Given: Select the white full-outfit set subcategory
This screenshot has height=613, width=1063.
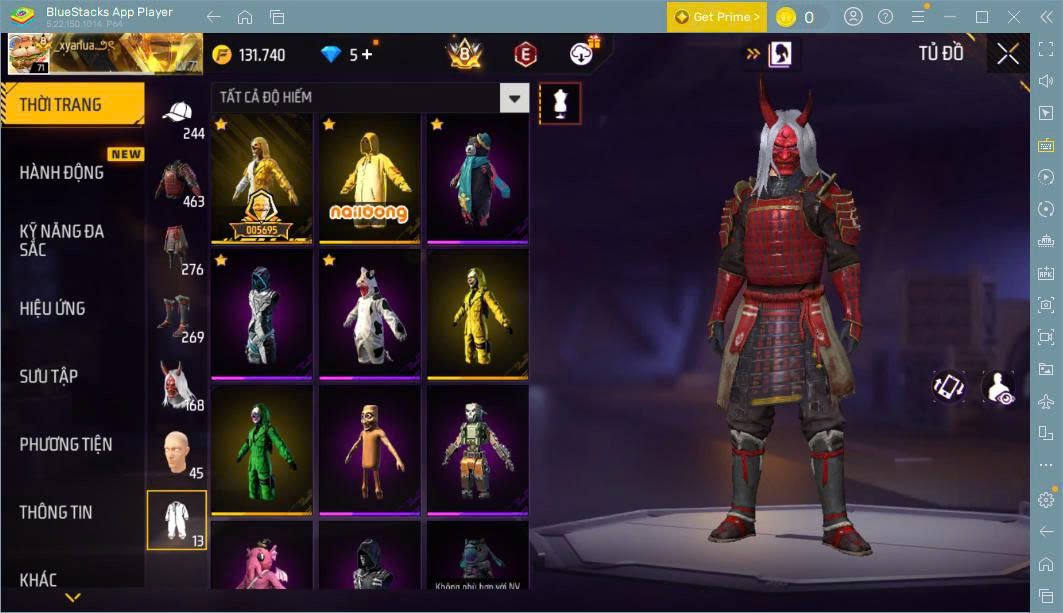Looking at the screenshot, I should pyautogui.click(x=177, y=520).
